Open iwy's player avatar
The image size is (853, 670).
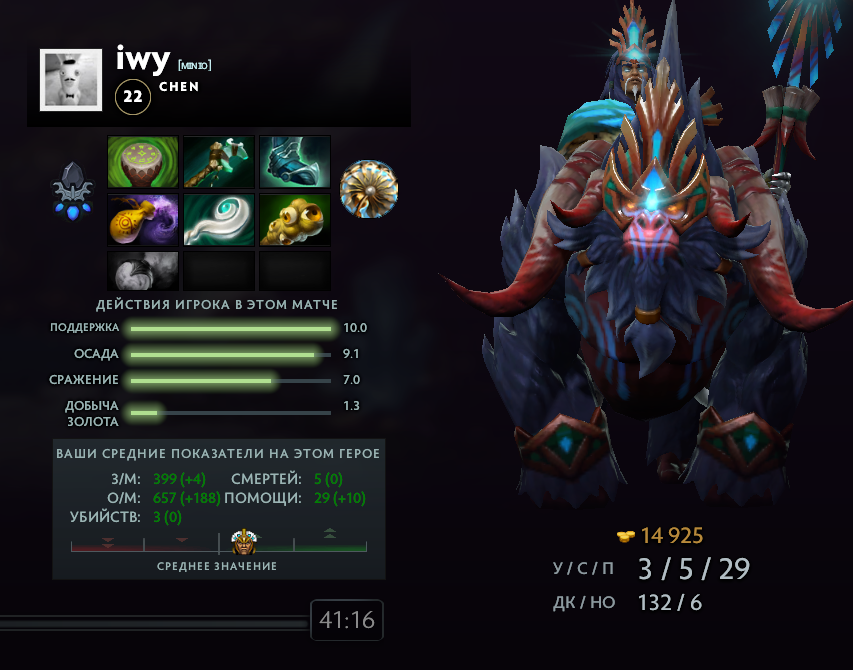point(71,80)
